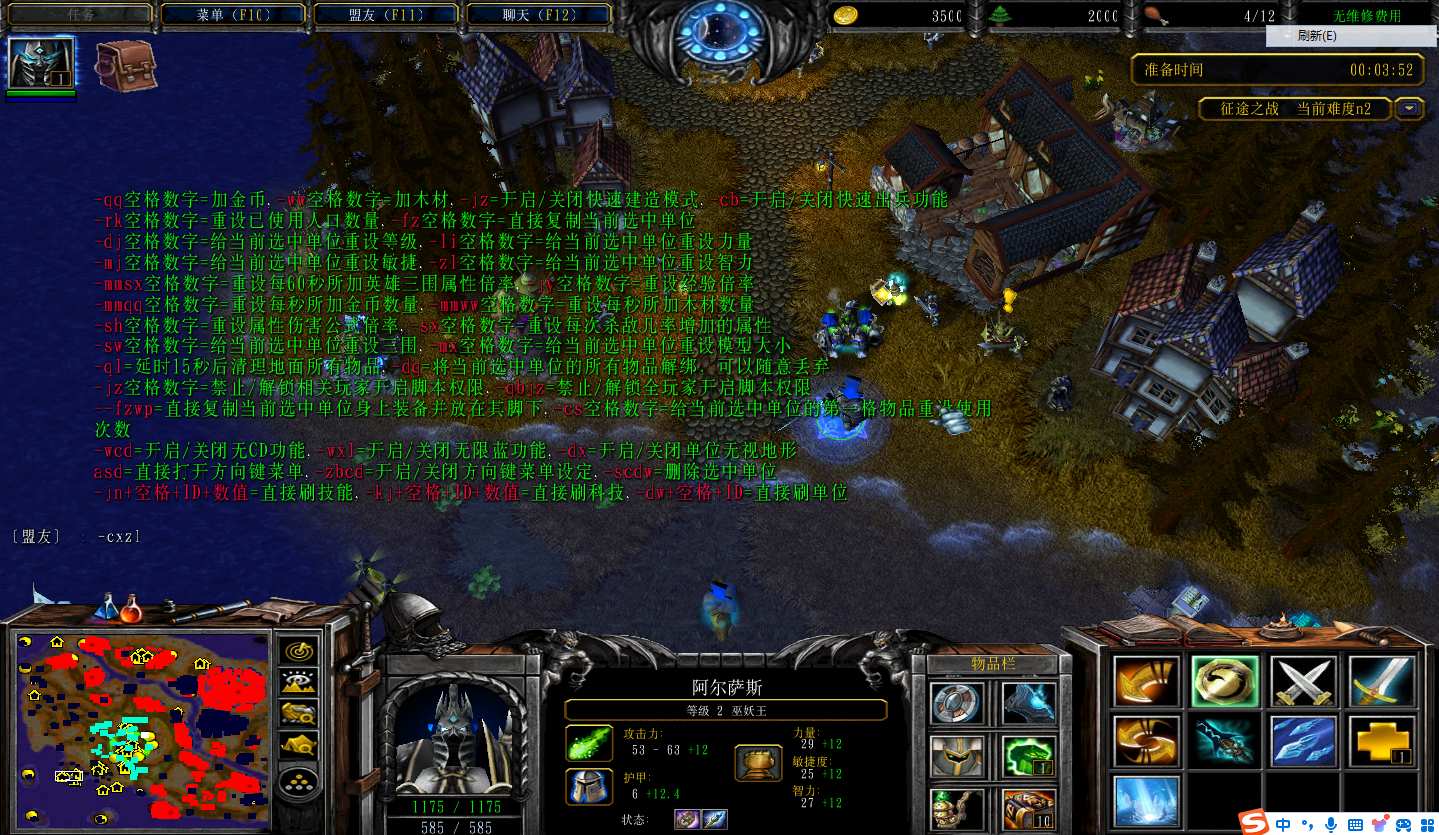Image resolution: width=1439 pixels, height=835 pixels.
Task: Activate the Frostmourne runeblade ability
Action: pyautogui.click(x=1225, y=741)
